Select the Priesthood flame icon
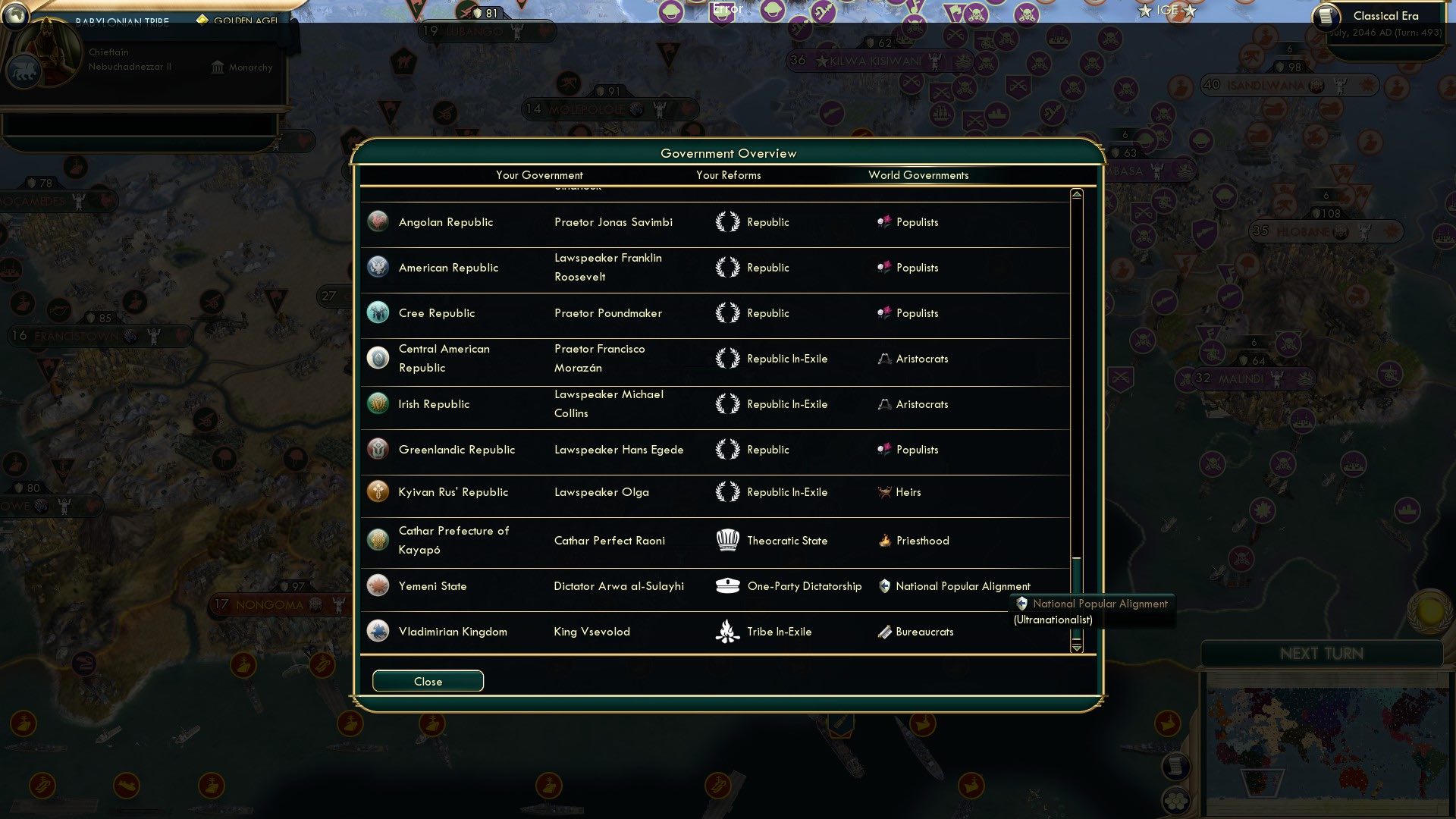The height and width of the screenshot is (819, 1456). tap(885, 540)
